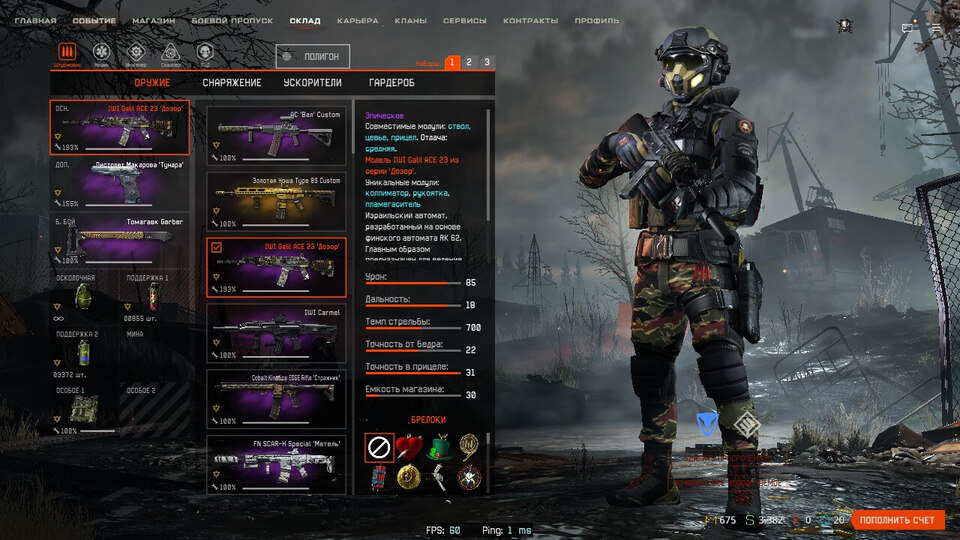Choose the green top hat charm

click(436, 445)
